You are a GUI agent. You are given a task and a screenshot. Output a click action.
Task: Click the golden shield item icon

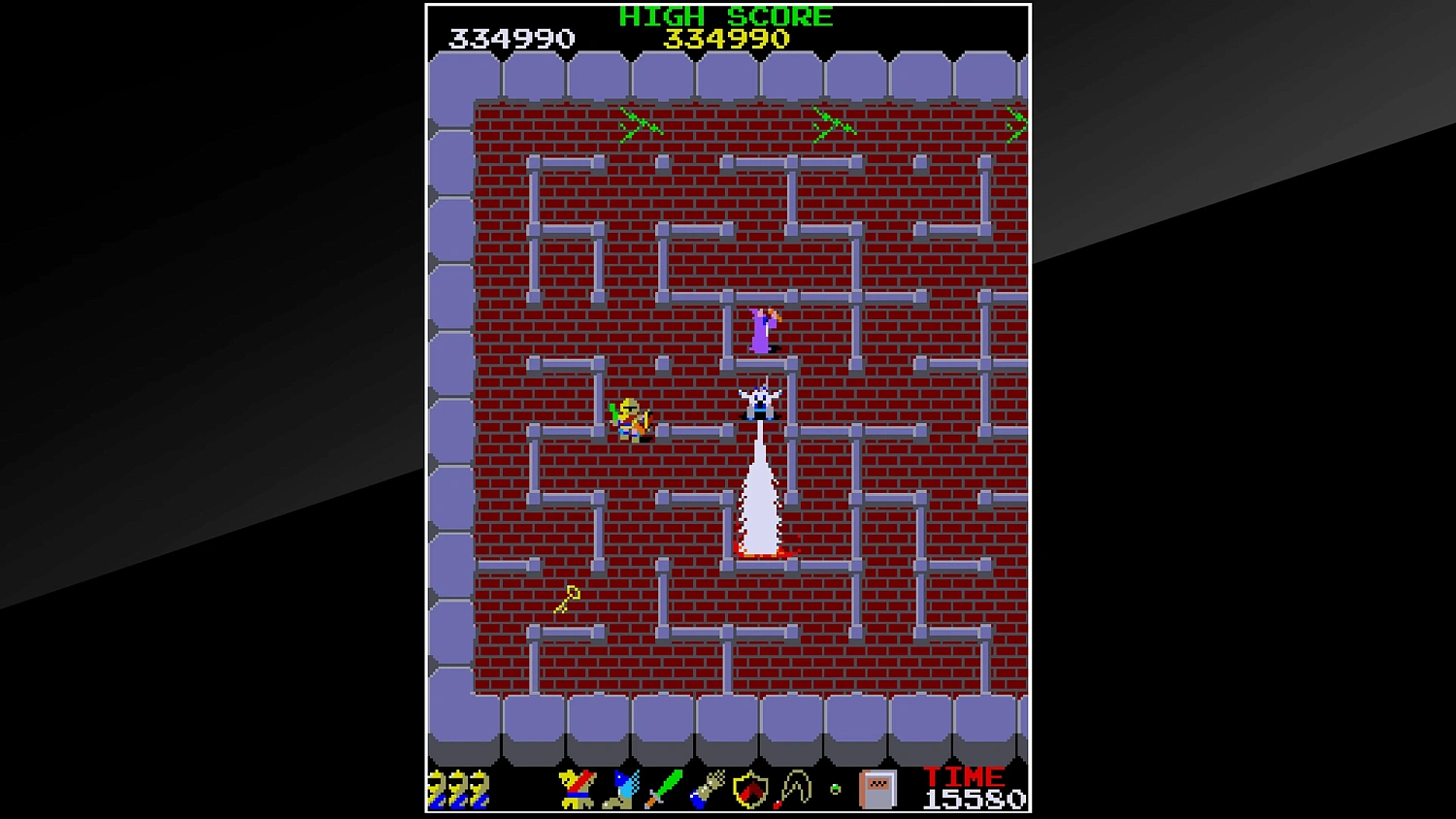pyautogui.click(x=749, y=791)
